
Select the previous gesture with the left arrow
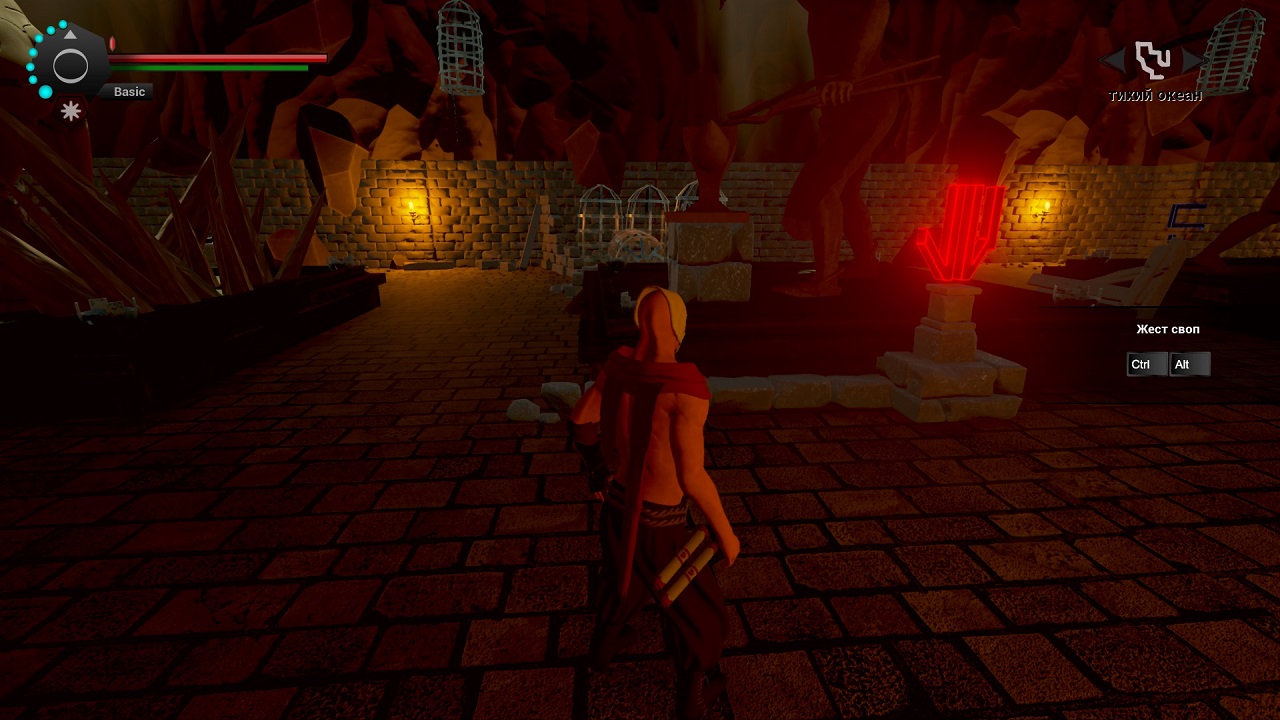click(x=1112, y=61)
